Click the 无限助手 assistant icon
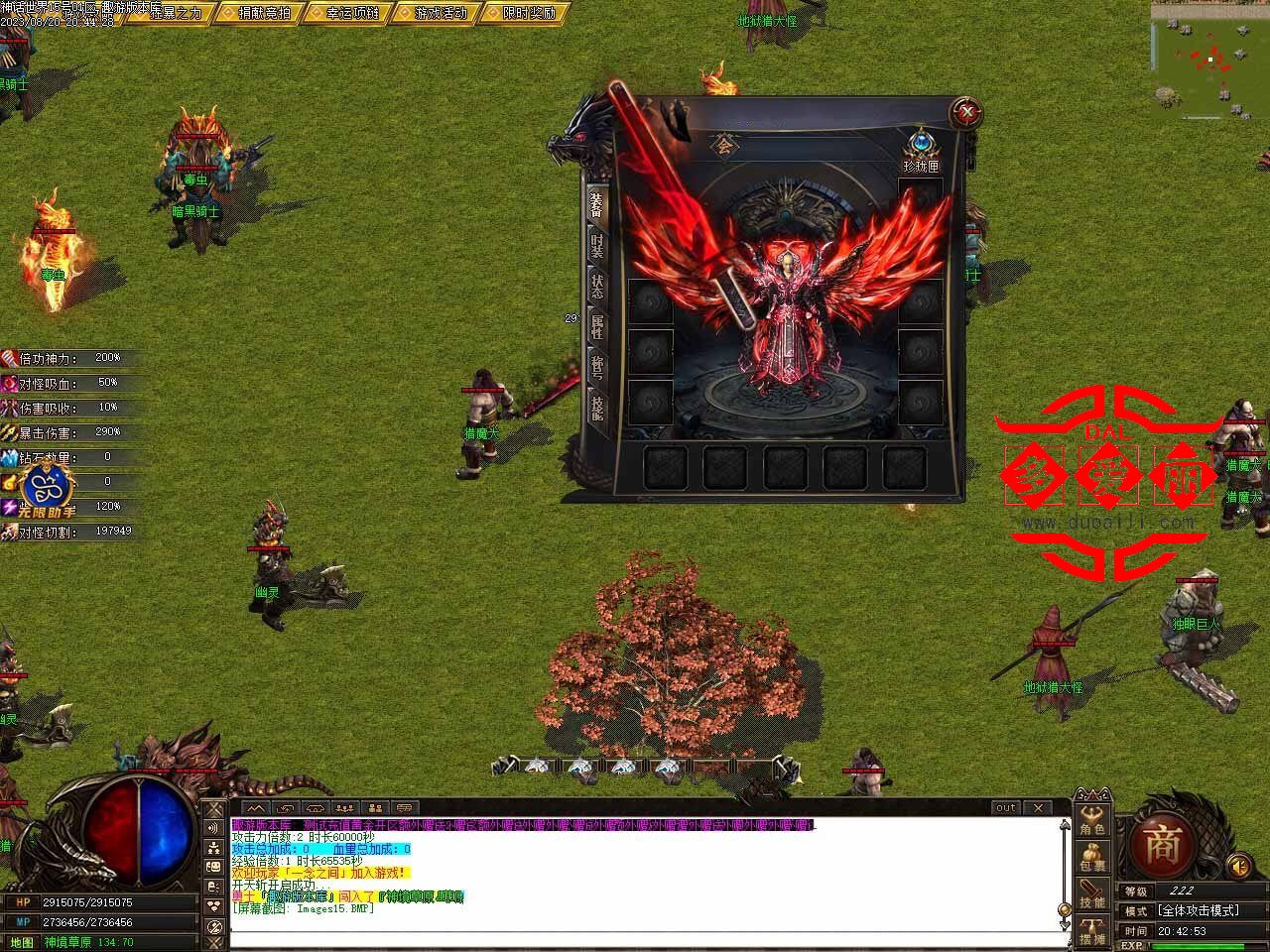This screenshot has height=952, width=1270. click(x=42, y=488)
